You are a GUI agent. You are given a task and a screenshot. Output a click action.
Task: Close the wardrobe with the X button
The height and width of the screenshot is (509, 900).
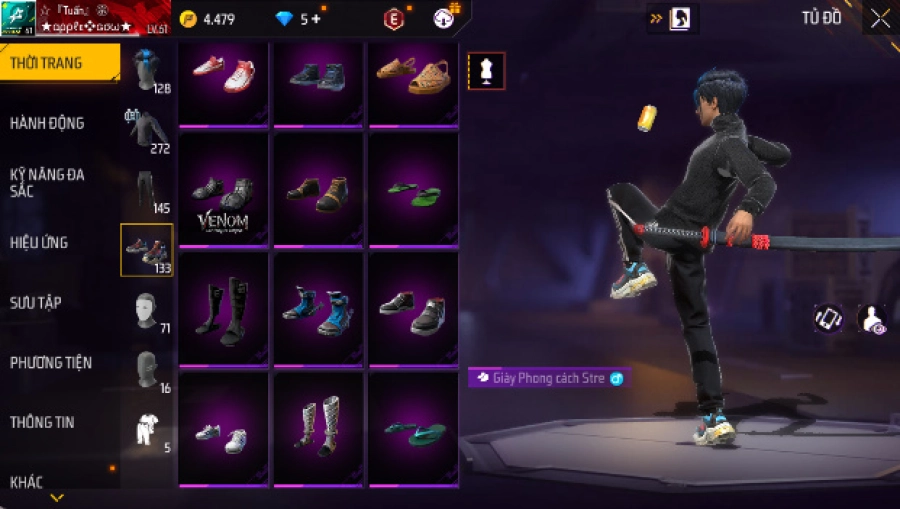click(879, 19)
